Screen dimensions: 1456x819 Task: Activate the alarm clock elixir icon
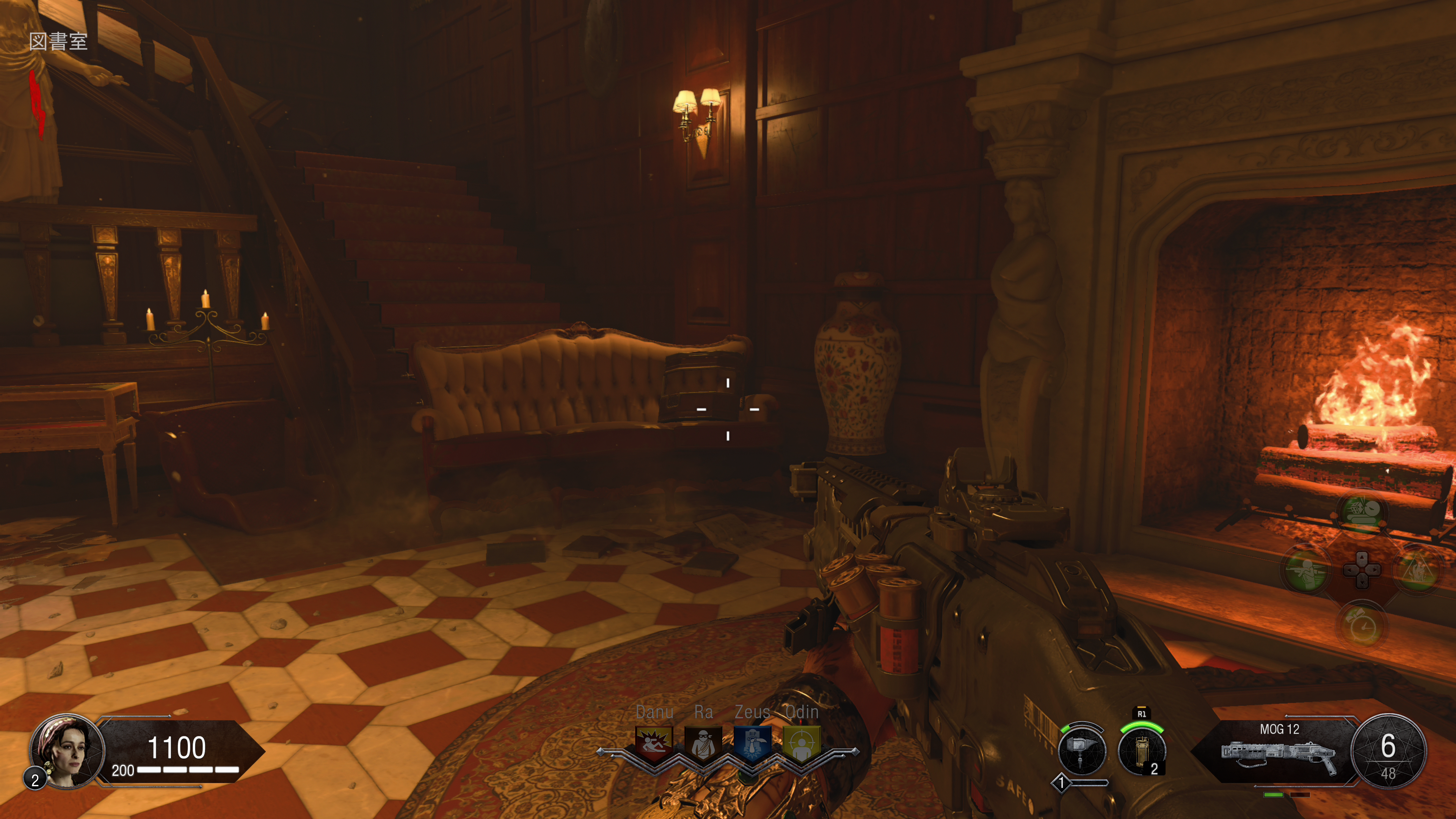click(1362, 625)
